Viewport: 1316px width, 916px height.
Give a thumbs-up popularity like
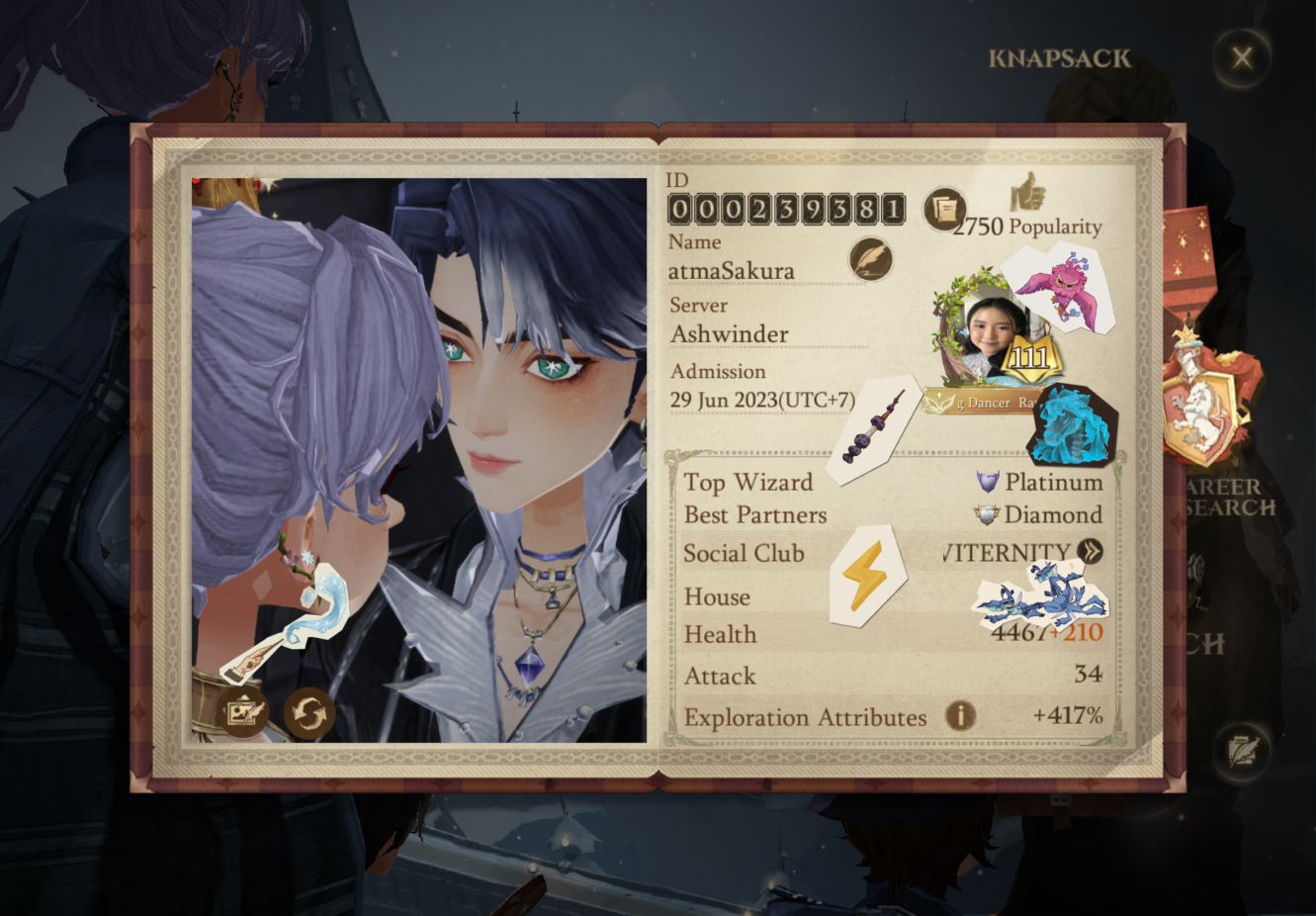click(x=1027, y=192)
